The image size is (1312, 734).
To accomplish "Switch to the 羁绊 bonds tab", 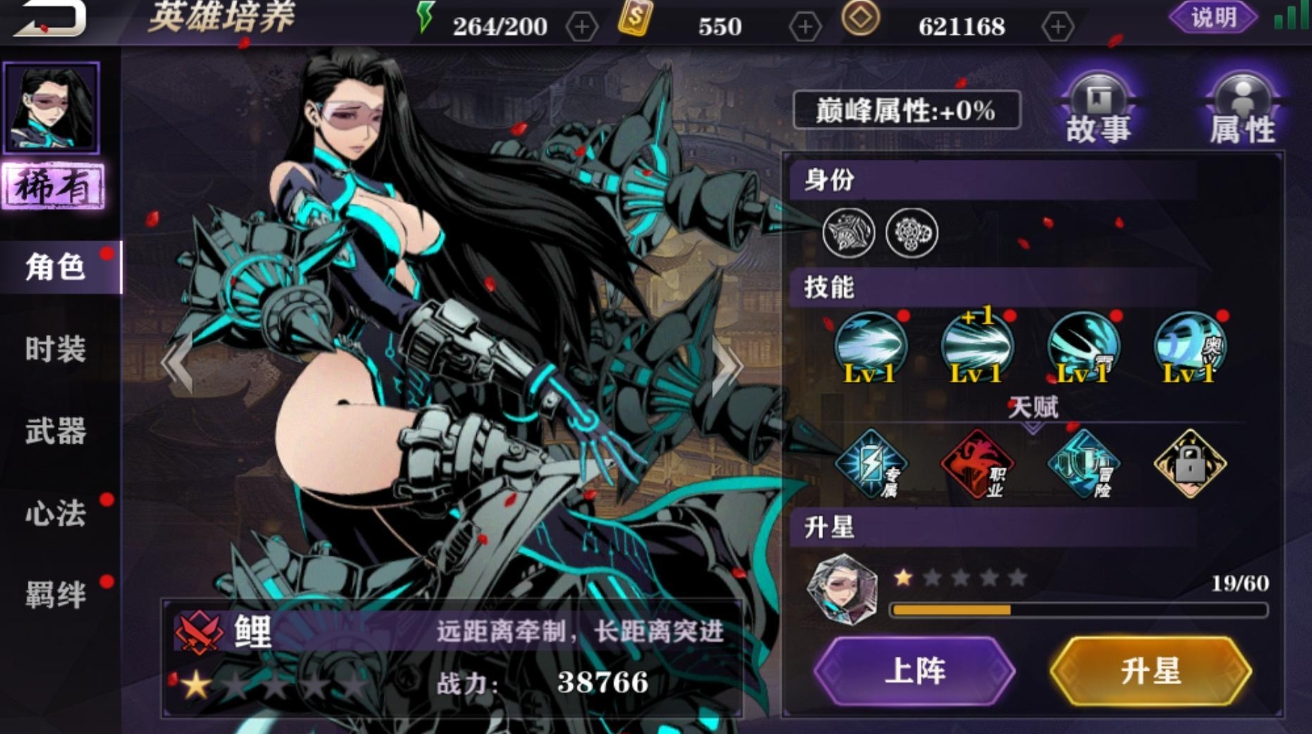I will point(56,595).
